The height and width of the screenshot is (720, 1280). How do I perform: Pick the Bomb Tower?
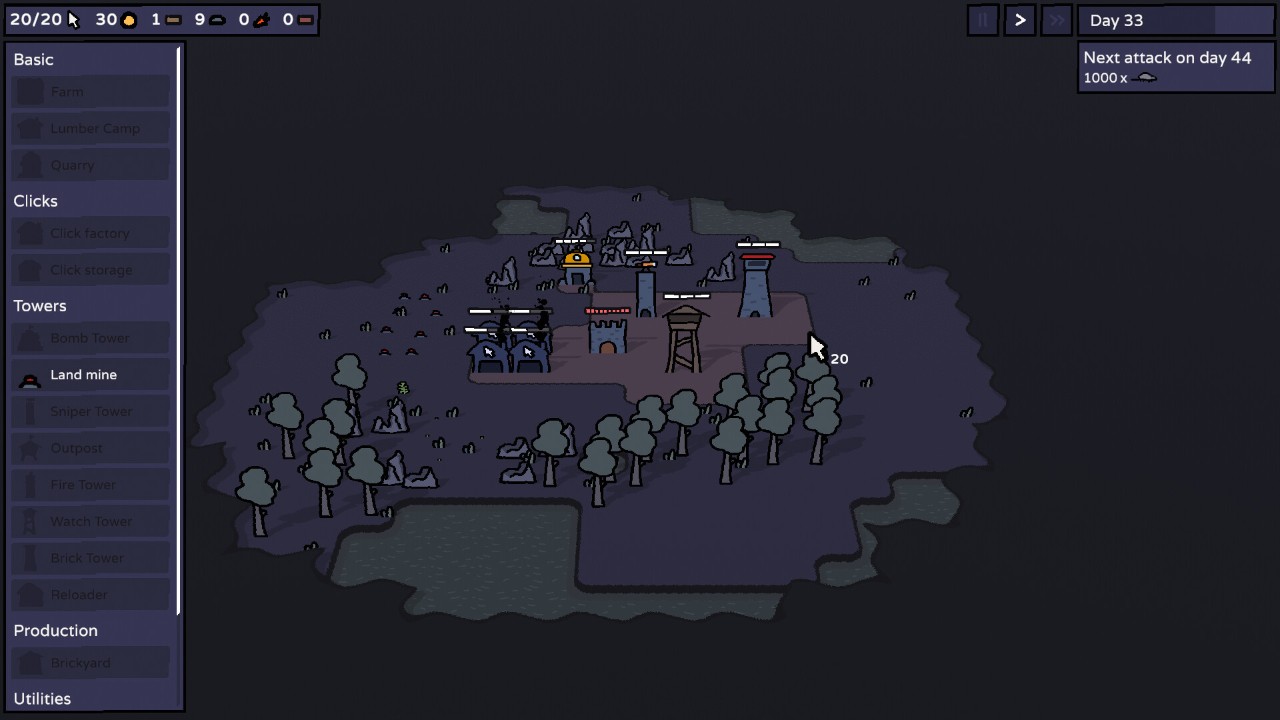click(90, 338)
